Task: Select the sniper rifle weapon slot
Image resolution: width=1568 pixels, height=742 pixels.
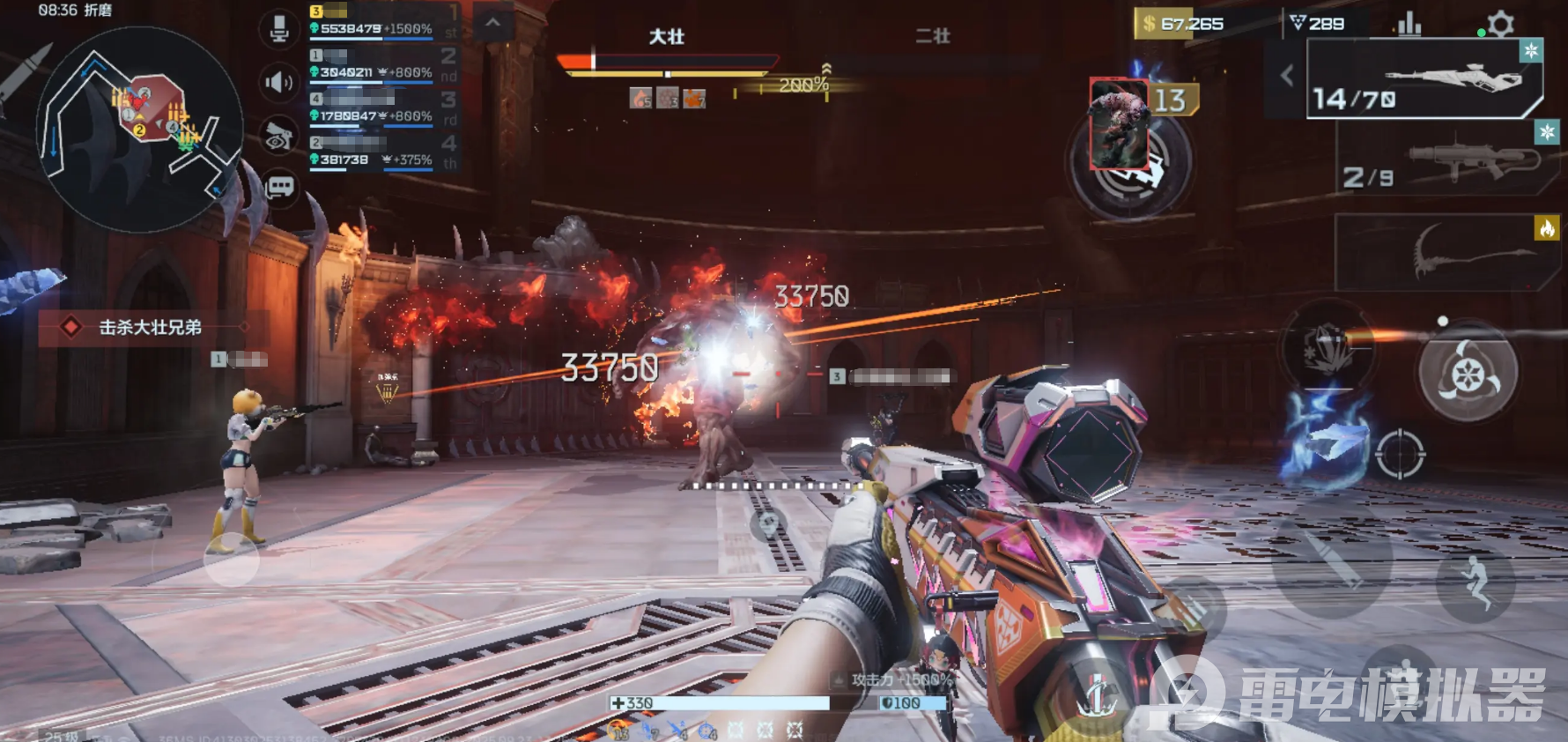Action: tap(1424, 79)
